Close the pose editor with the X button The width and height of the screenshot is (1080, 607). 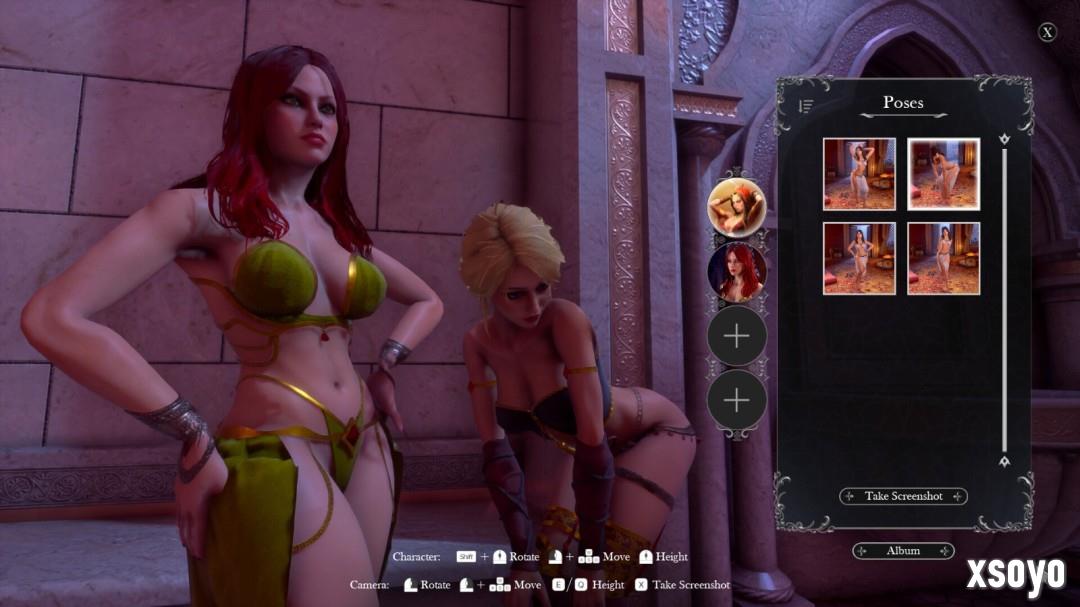1047,32
